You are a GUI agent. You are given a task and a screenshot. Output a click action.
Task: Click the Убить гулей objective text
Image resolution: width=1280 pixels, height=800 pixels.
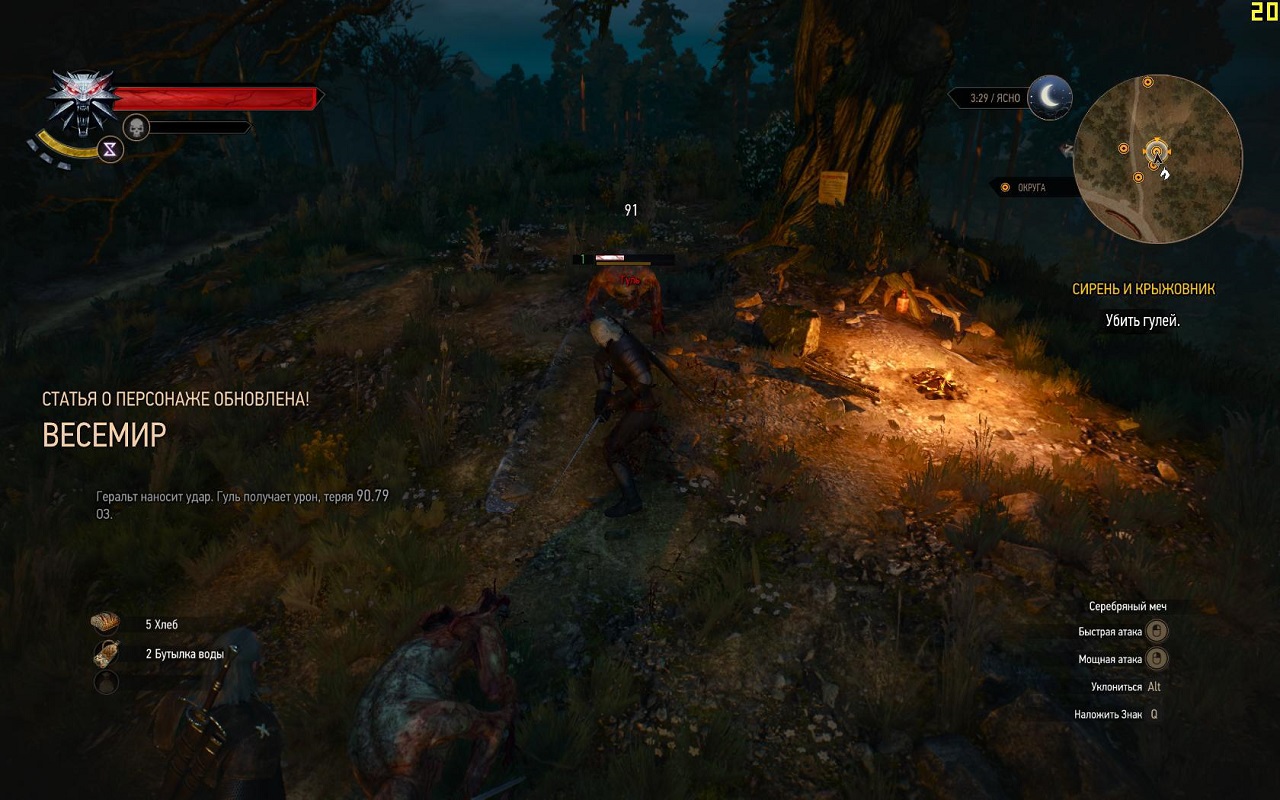[1142, 321]
